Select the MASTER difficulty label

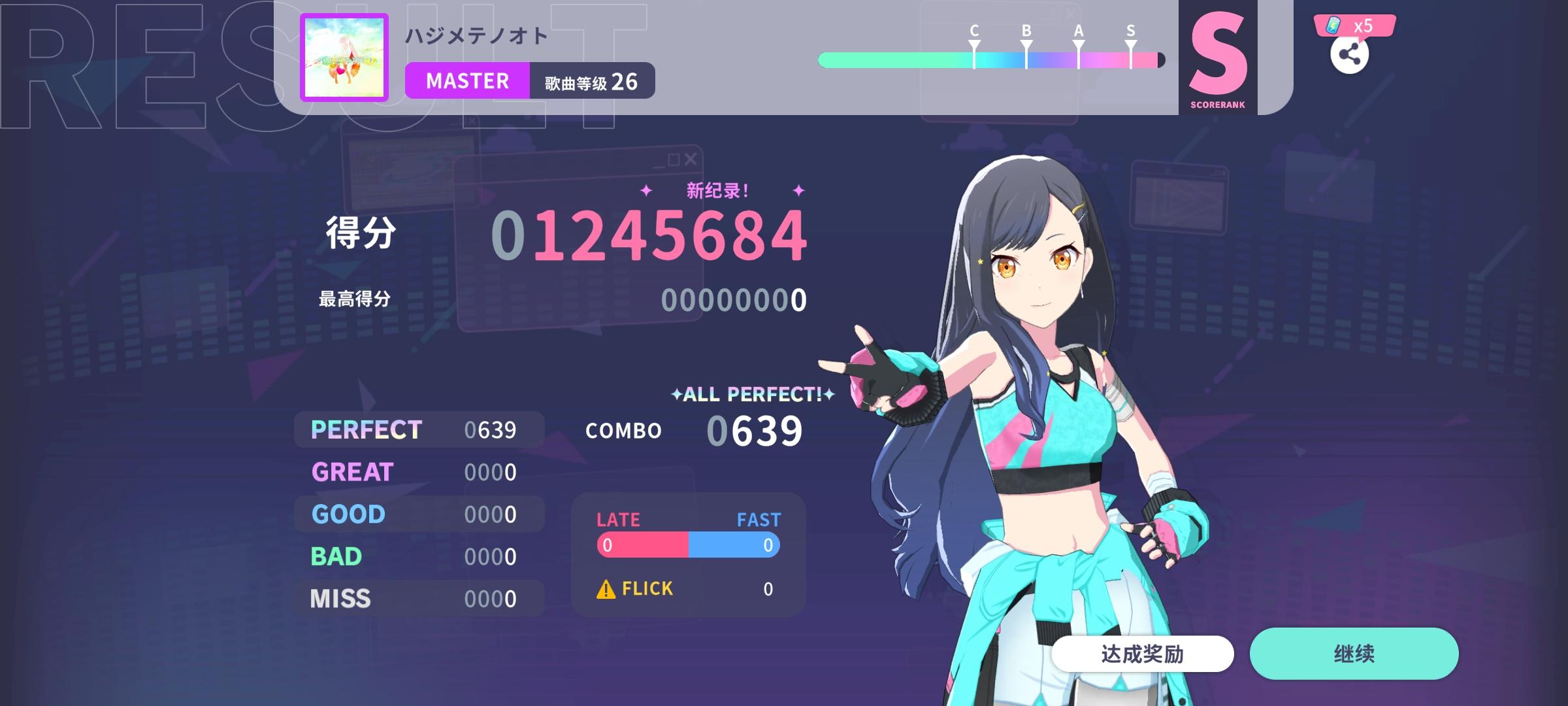(467, 80)
